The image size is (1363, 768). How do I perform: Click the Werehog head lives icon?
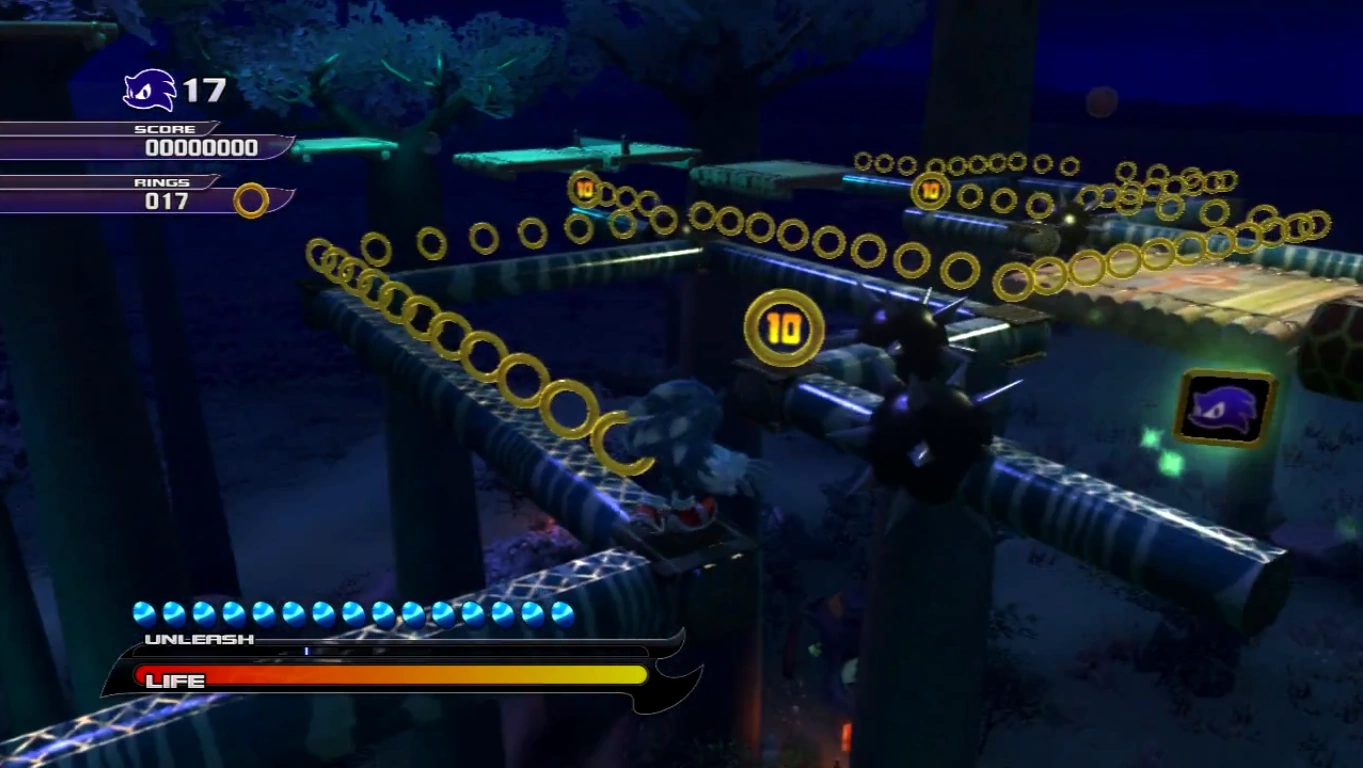150,90
